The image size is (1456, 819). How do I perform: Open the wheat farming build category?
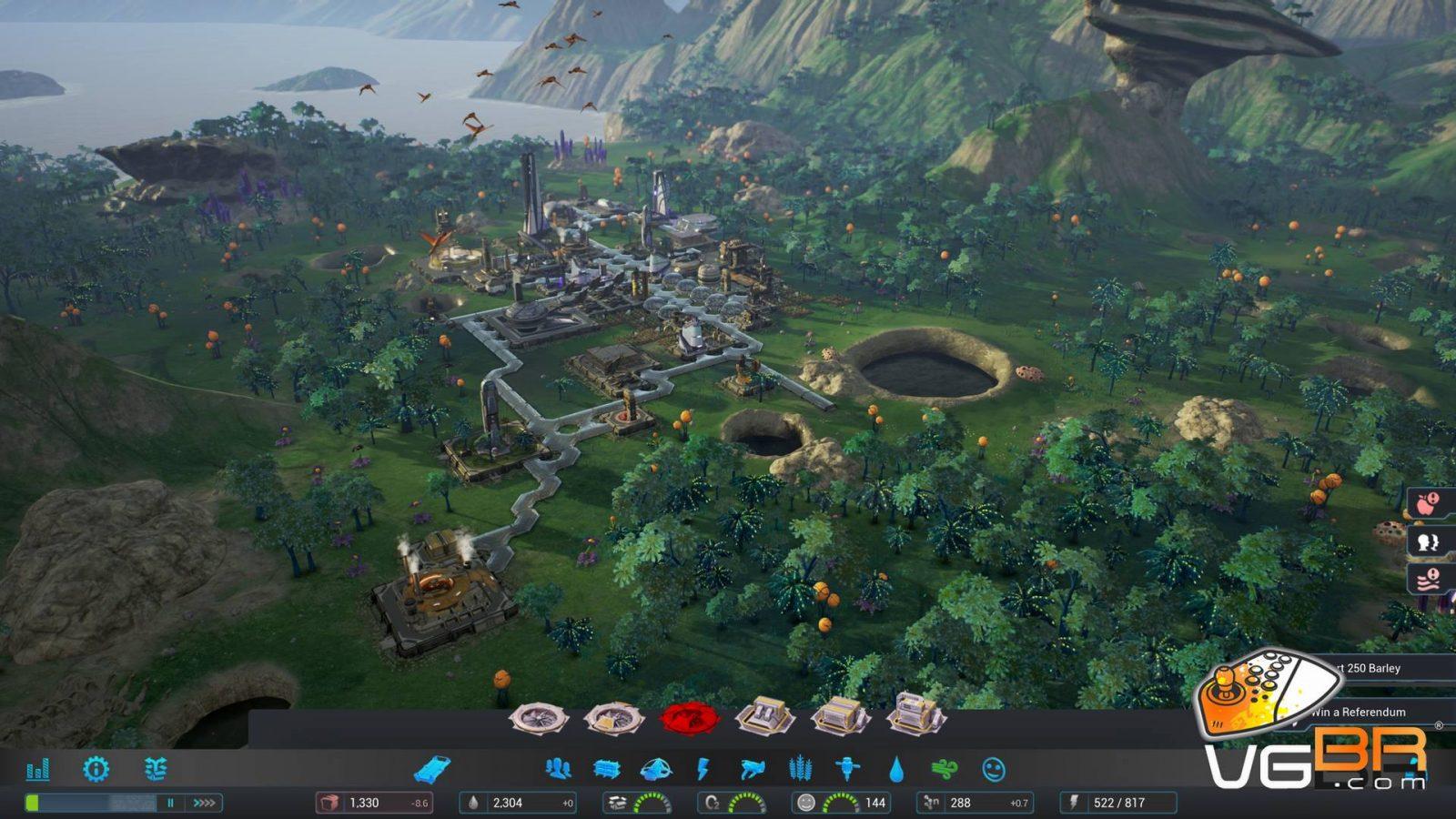(x=800, y=769)
